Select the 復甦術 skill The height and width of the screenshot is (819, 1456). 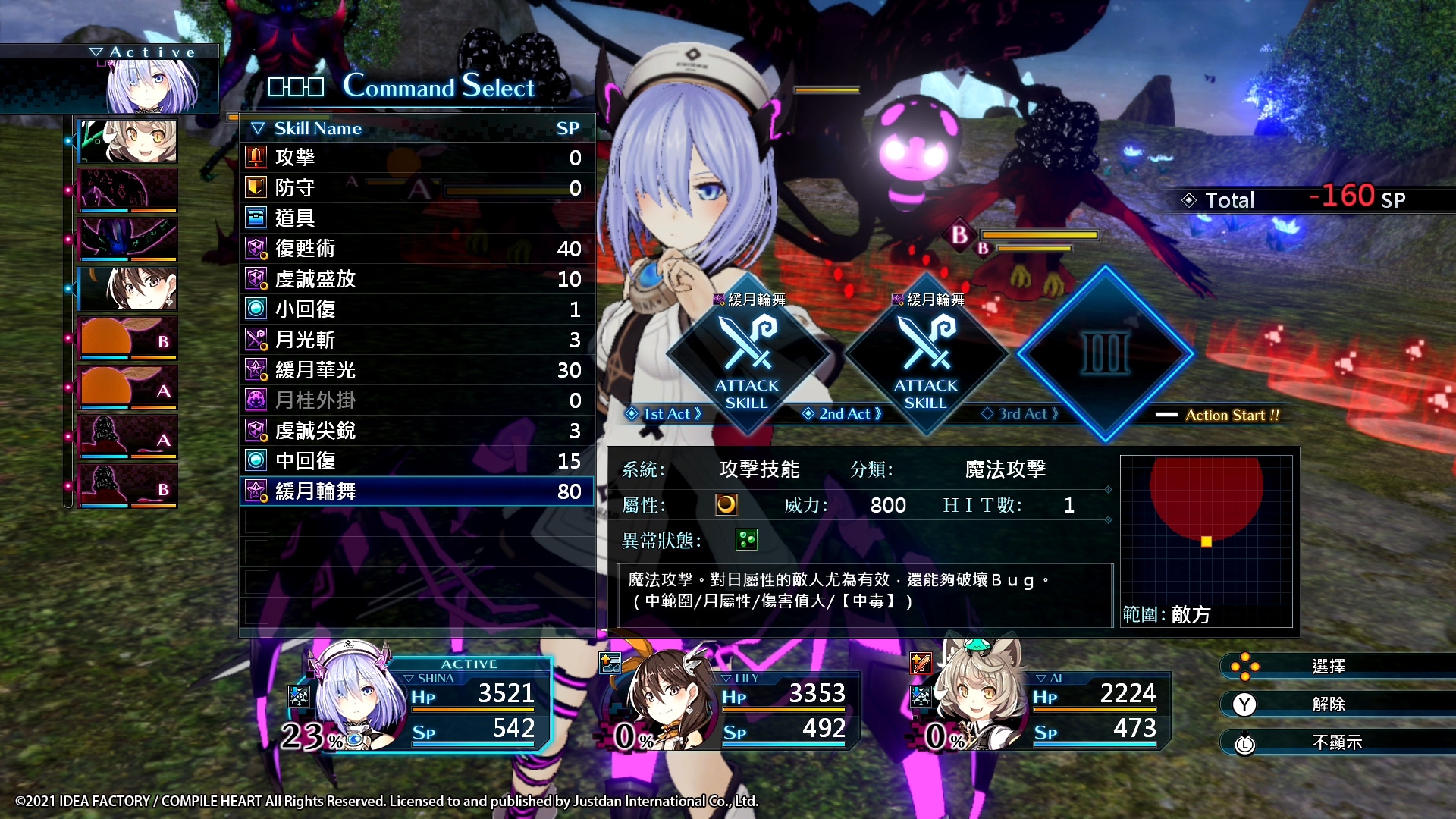tap(416, 249)
